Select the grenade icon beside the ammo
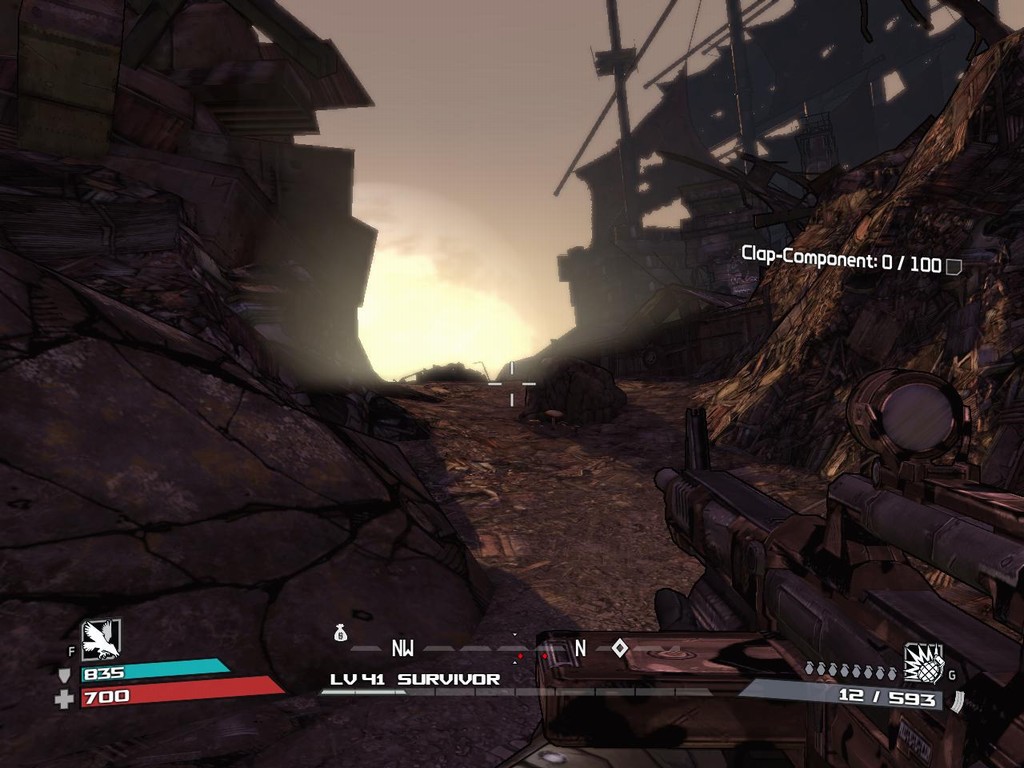The height and width of the screenshot is (768, 1024). click(923, 662)
